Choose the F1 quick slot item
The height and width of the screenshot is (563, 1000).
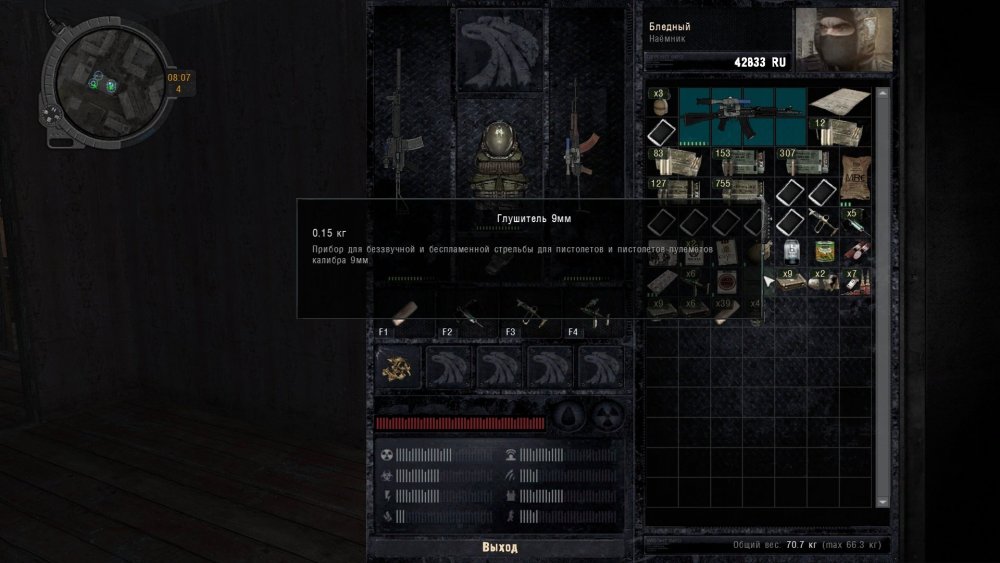[407, 311]
